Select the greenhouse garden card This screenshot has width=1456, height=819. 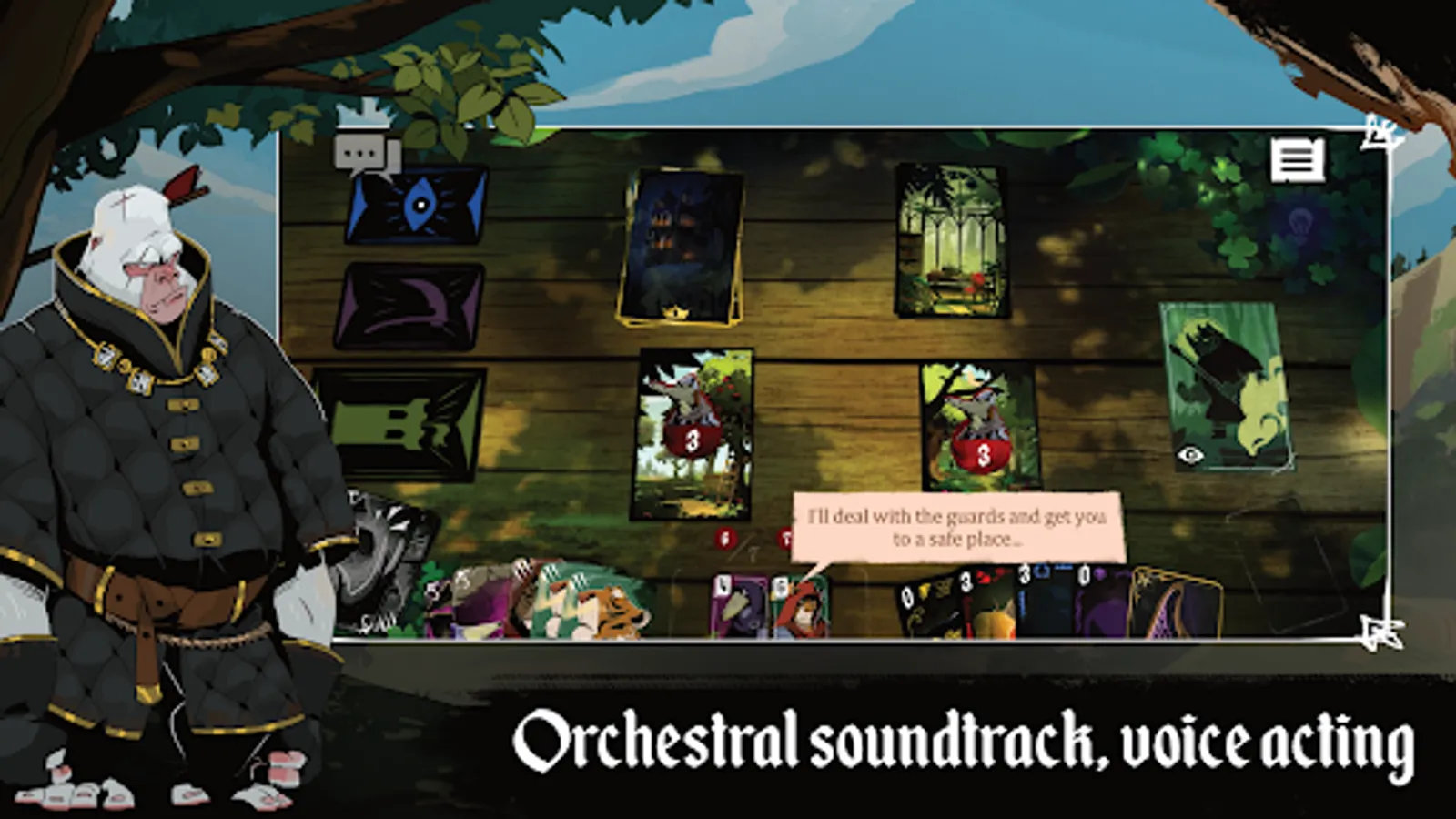click(954, 241)
